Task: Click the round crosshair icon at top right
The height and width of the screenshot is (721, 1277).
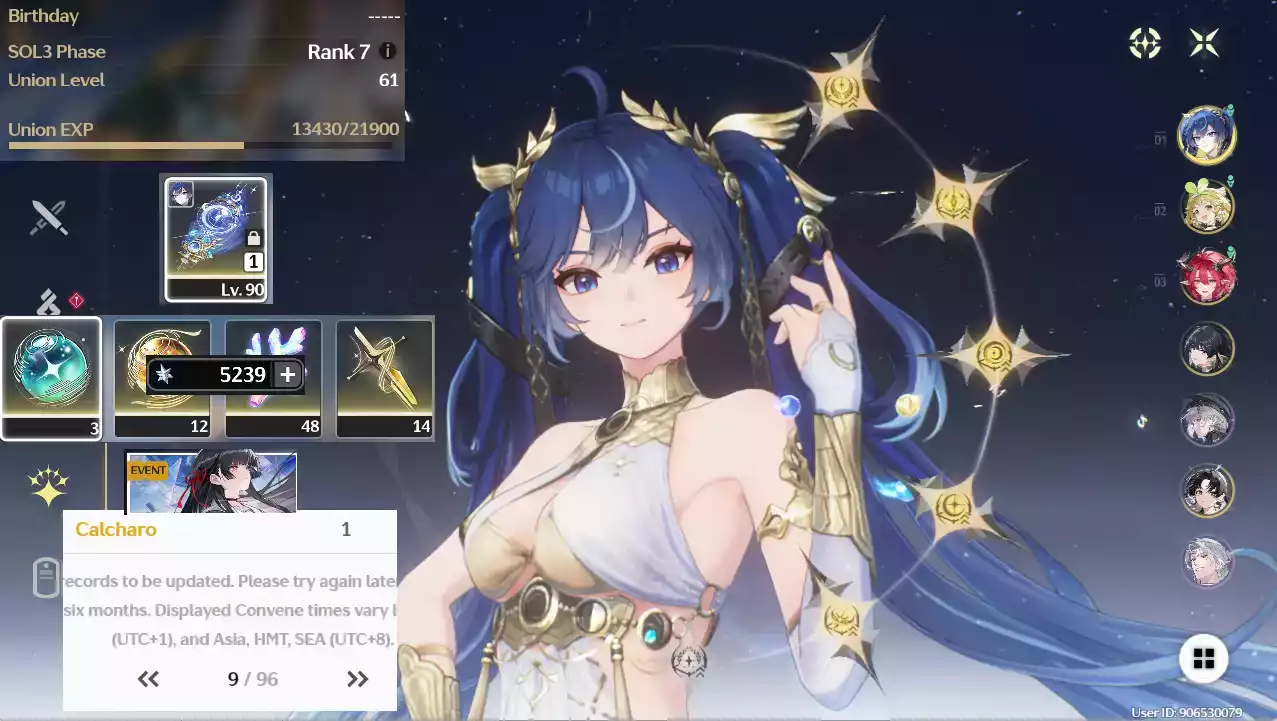Action: pyautogui.click(x=1145, y=43)
